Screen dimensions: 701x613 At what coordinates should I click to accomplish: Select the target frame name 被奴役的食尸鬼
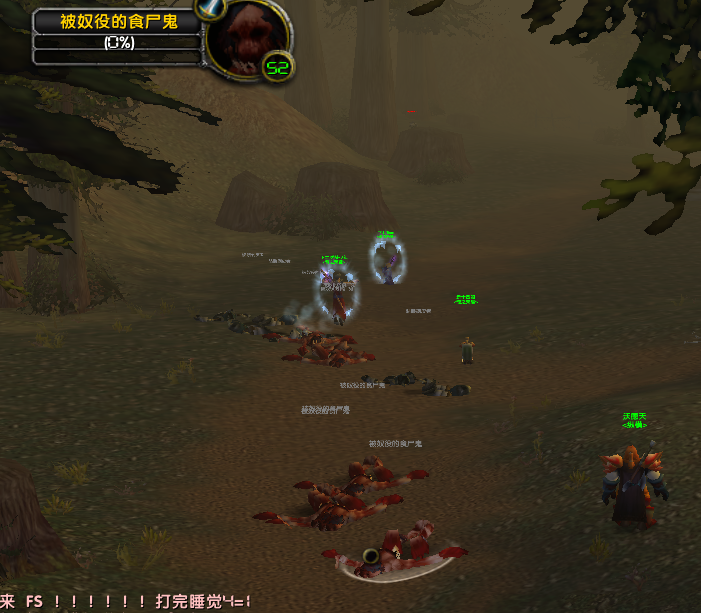(x=118, y=21)
